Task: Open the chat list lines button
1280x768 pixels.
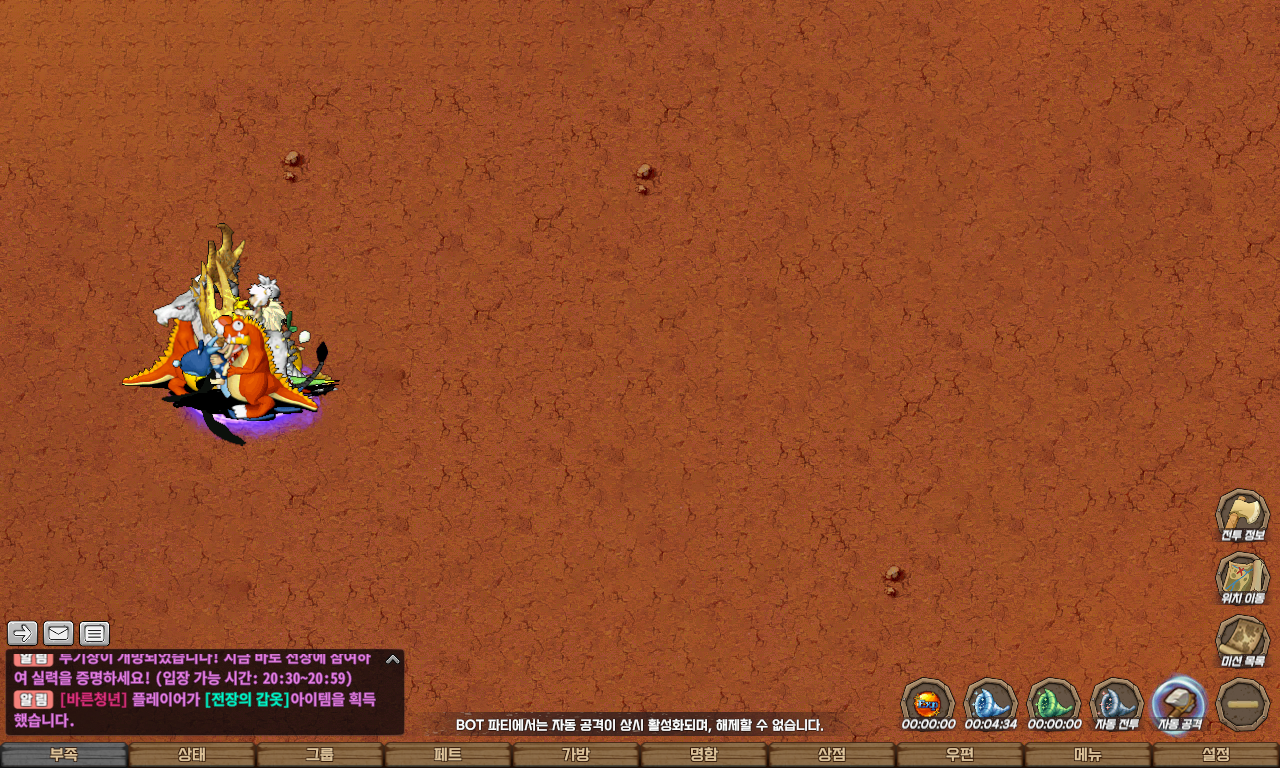Action: (x=94, y=633)
